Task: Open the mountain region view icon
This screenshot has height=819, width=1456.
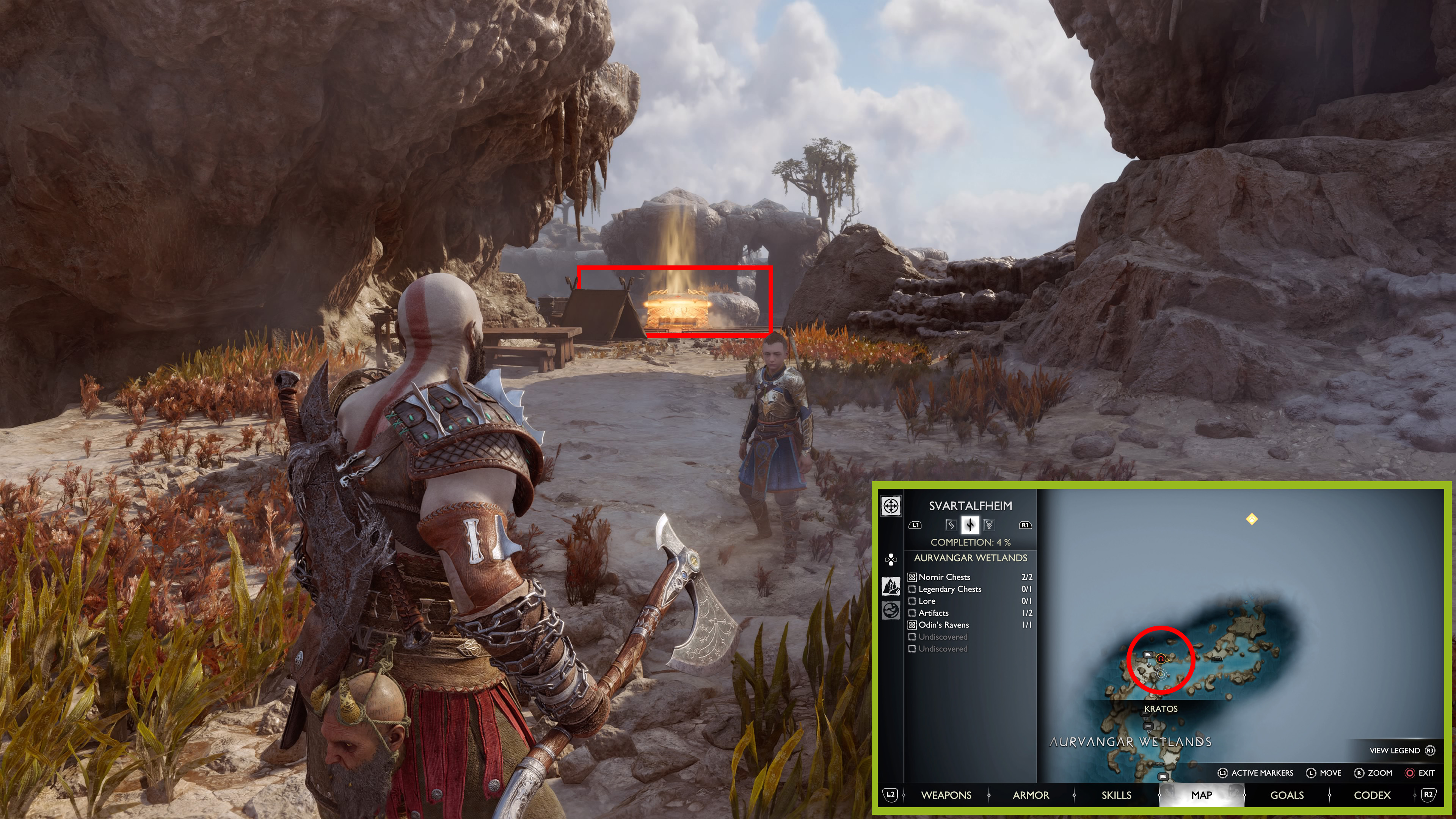Action: click(x=891, y=586)
